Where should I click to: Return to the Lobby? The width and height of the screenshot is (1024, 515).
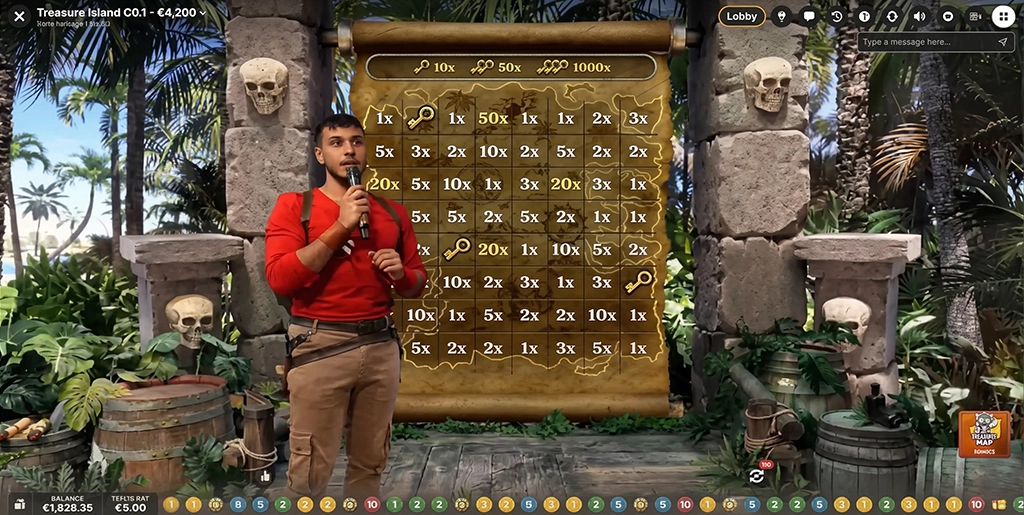(x=742, y=16)
